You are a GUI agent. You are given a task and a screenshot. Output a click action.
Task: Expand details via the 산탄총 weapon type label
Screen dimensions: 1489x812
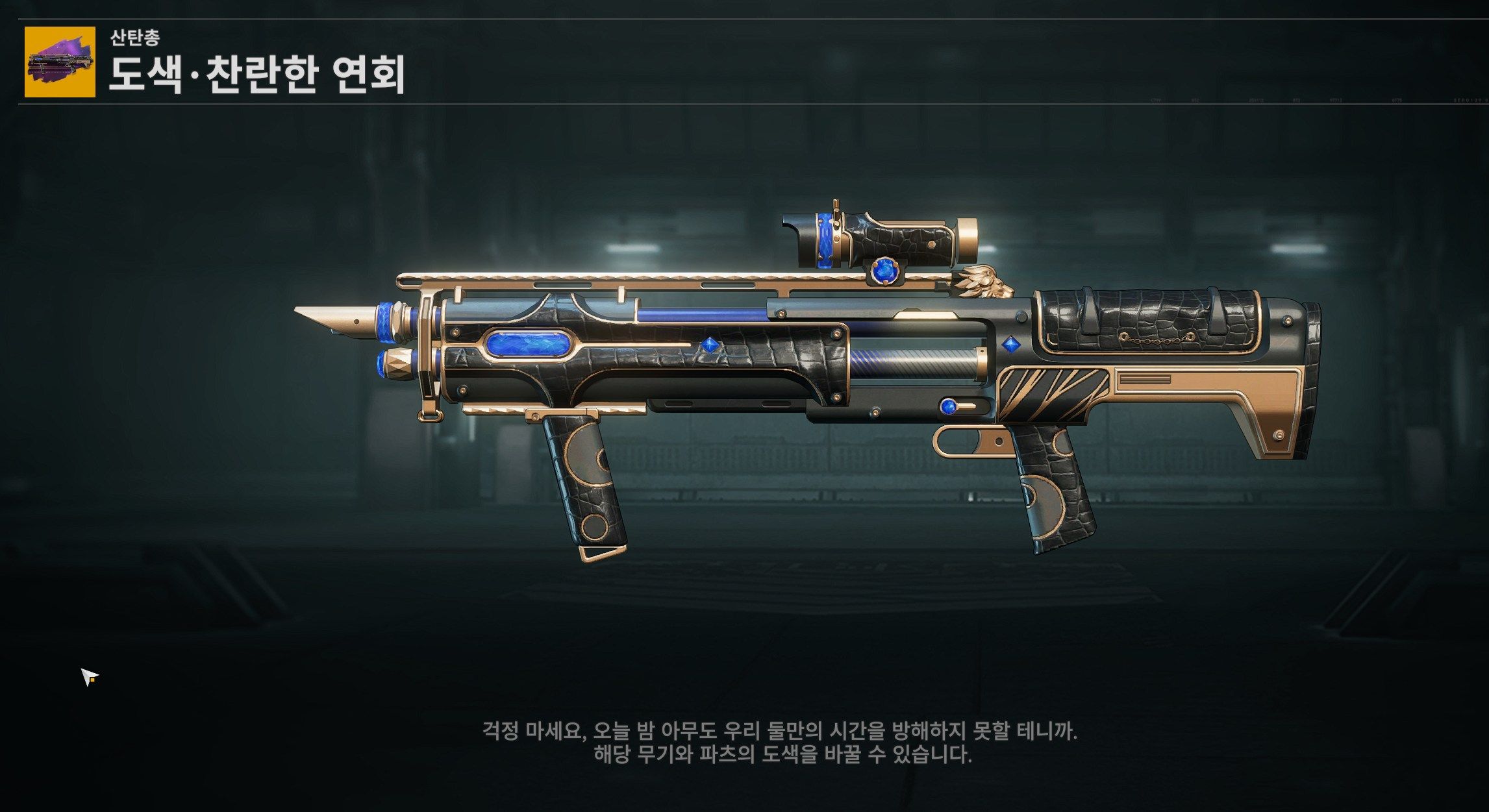135,38
